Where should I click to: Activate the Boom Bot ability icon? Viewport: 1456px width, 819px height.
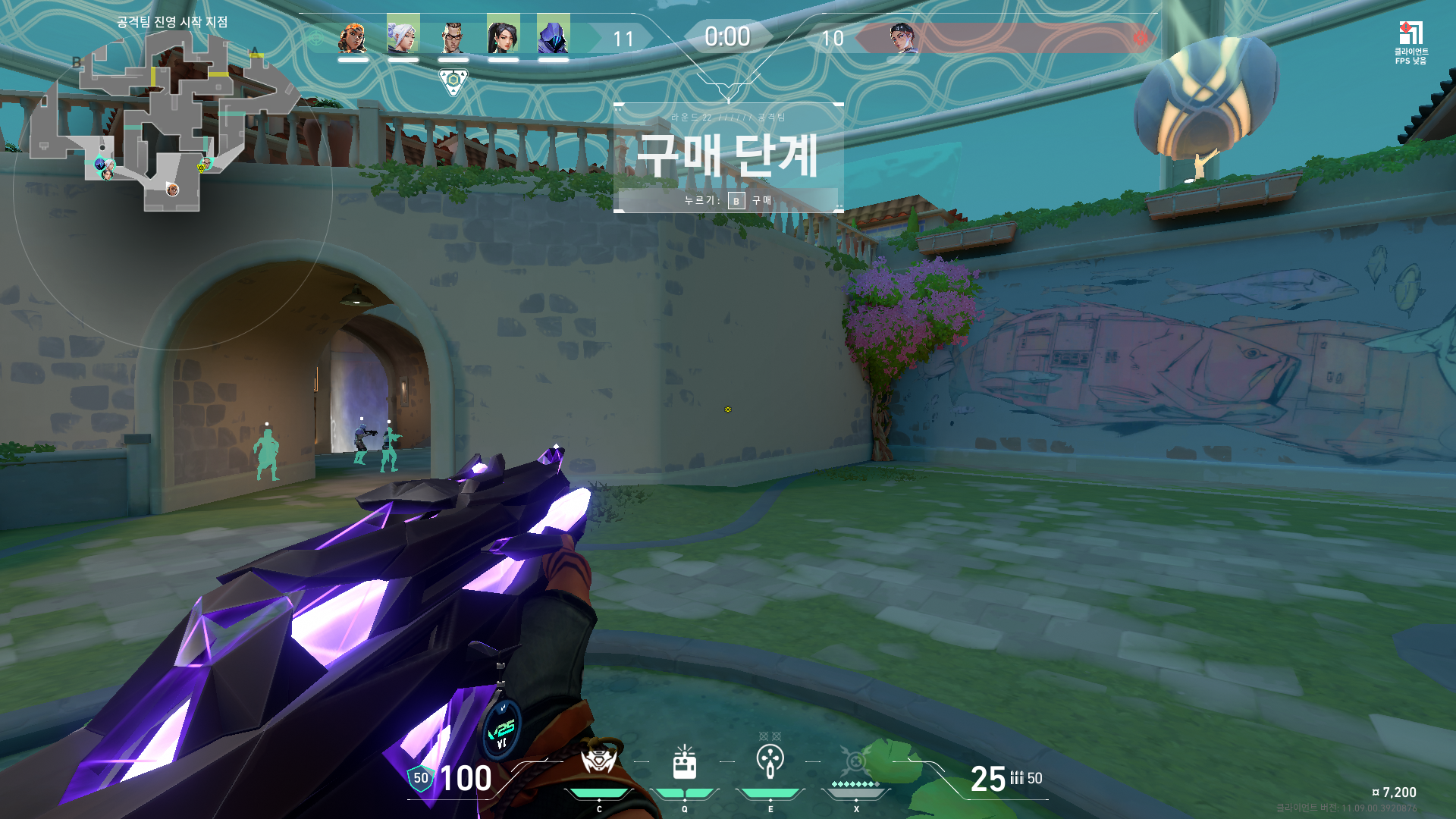point(598,761)
